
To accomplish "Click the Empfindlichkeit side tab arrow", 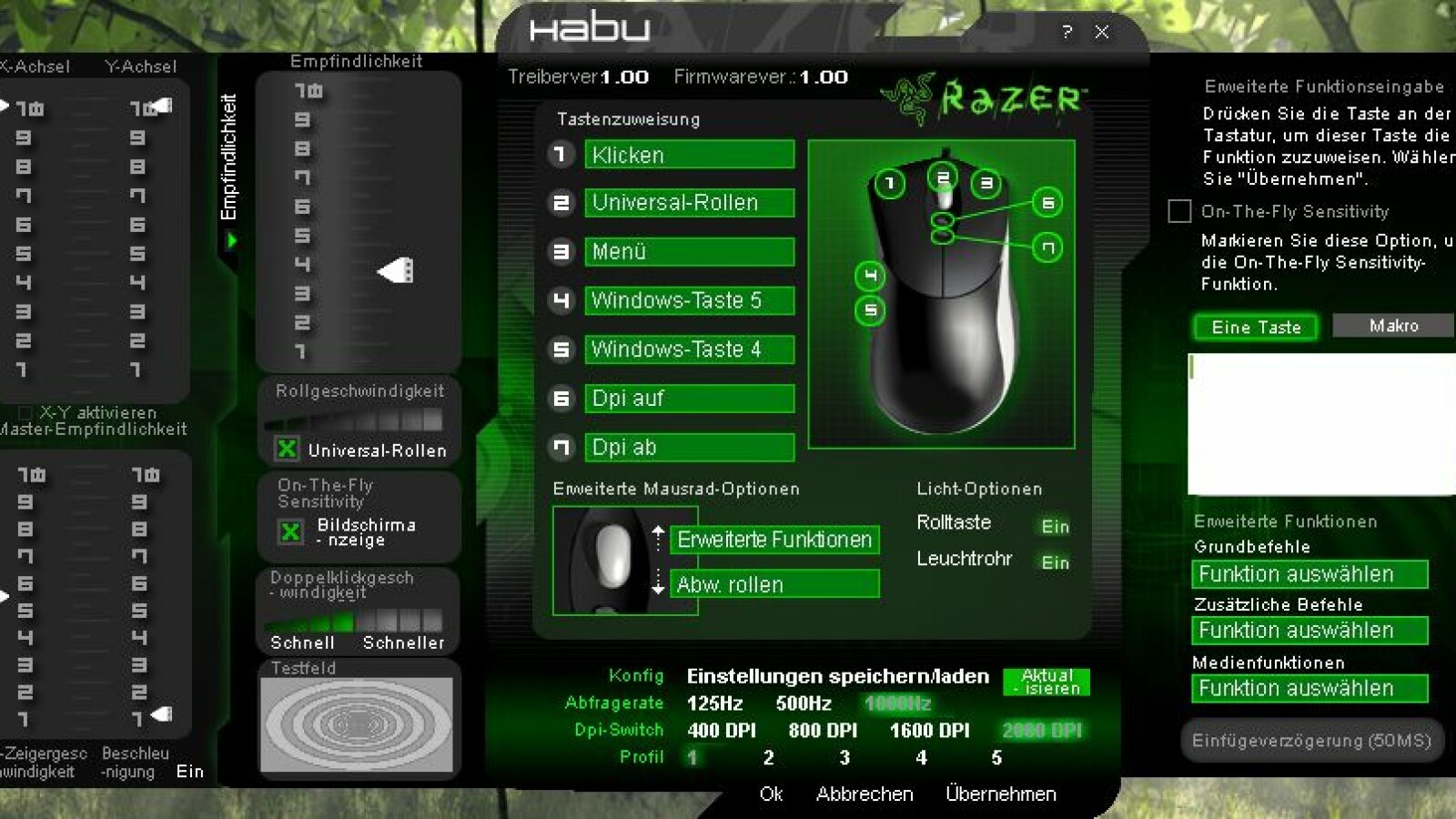I will coord(232,240).
